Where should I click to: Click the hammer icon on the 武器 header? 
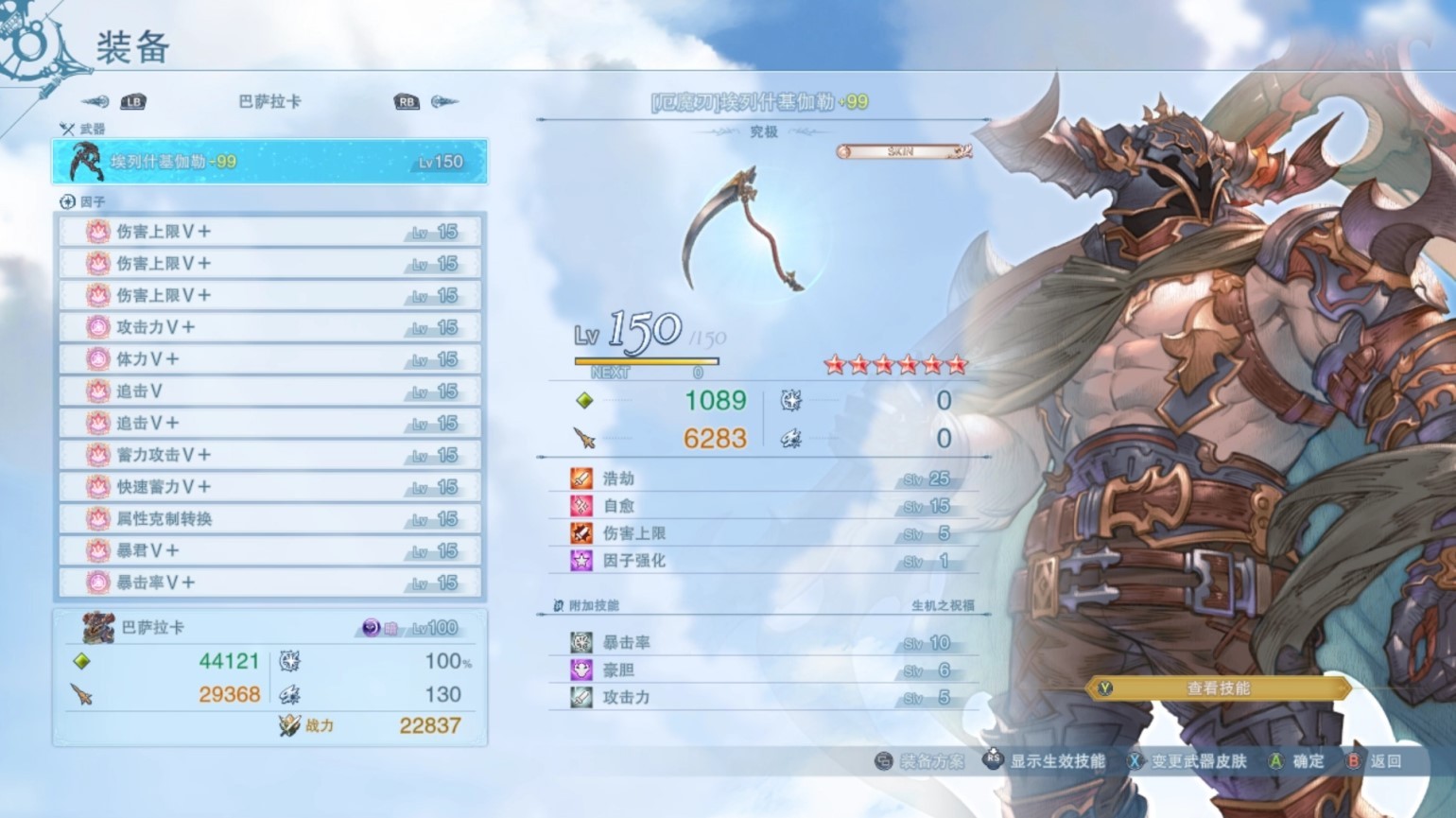pyautogui.click(x=66, y=128)
